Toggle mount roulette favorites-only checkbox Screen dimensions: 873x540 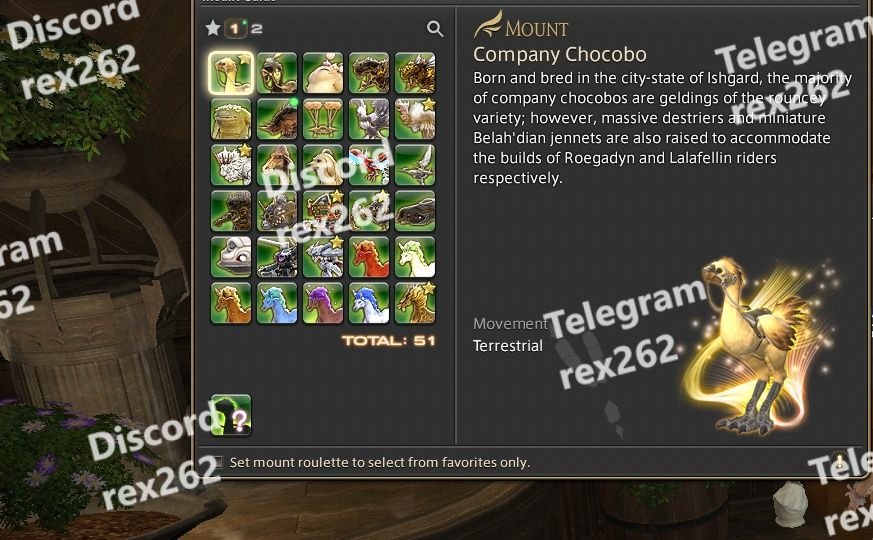[217, 462]
